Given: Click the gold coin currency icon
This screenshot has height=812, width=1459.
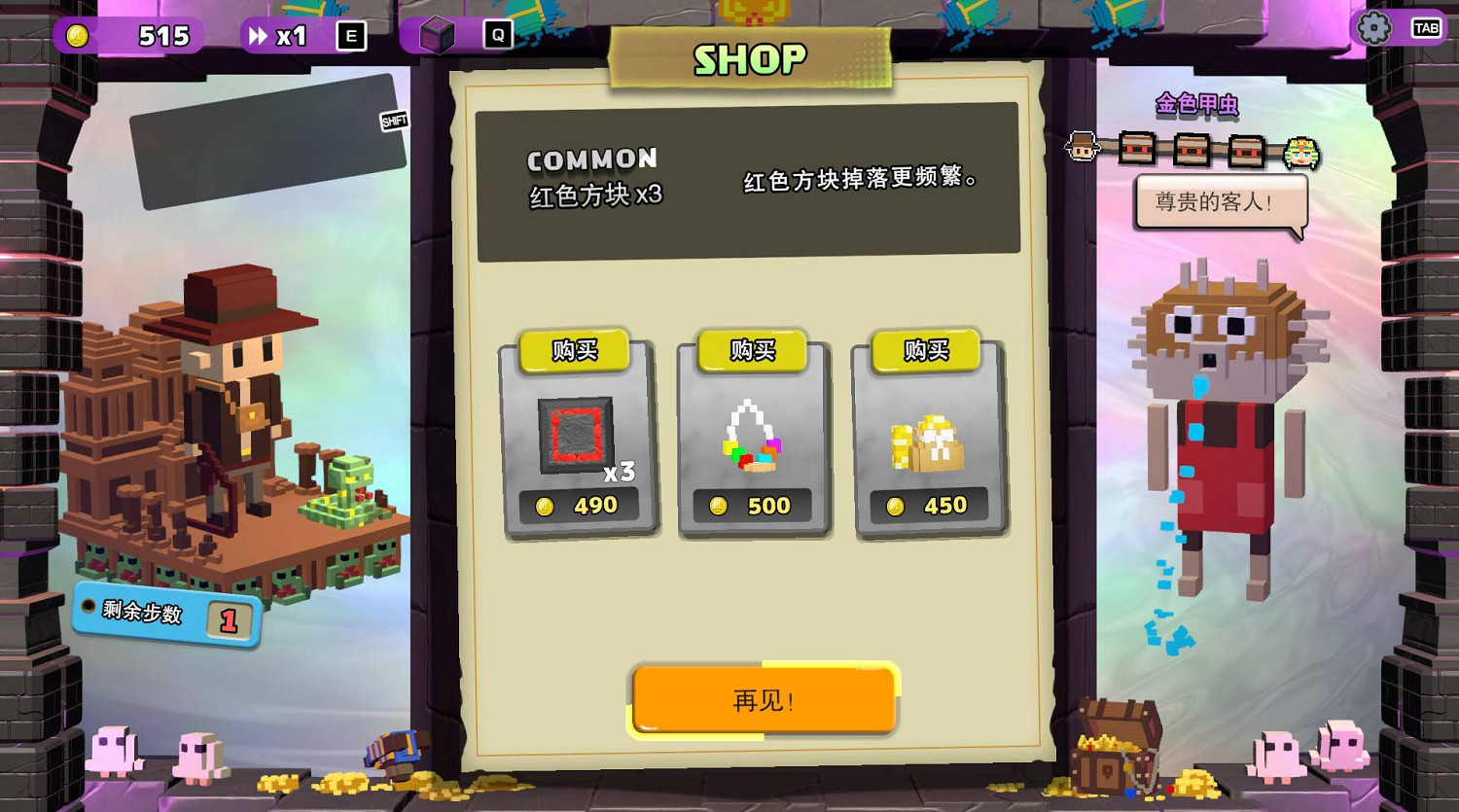Looking at the screenshot, I should click(x=76, y=36).
